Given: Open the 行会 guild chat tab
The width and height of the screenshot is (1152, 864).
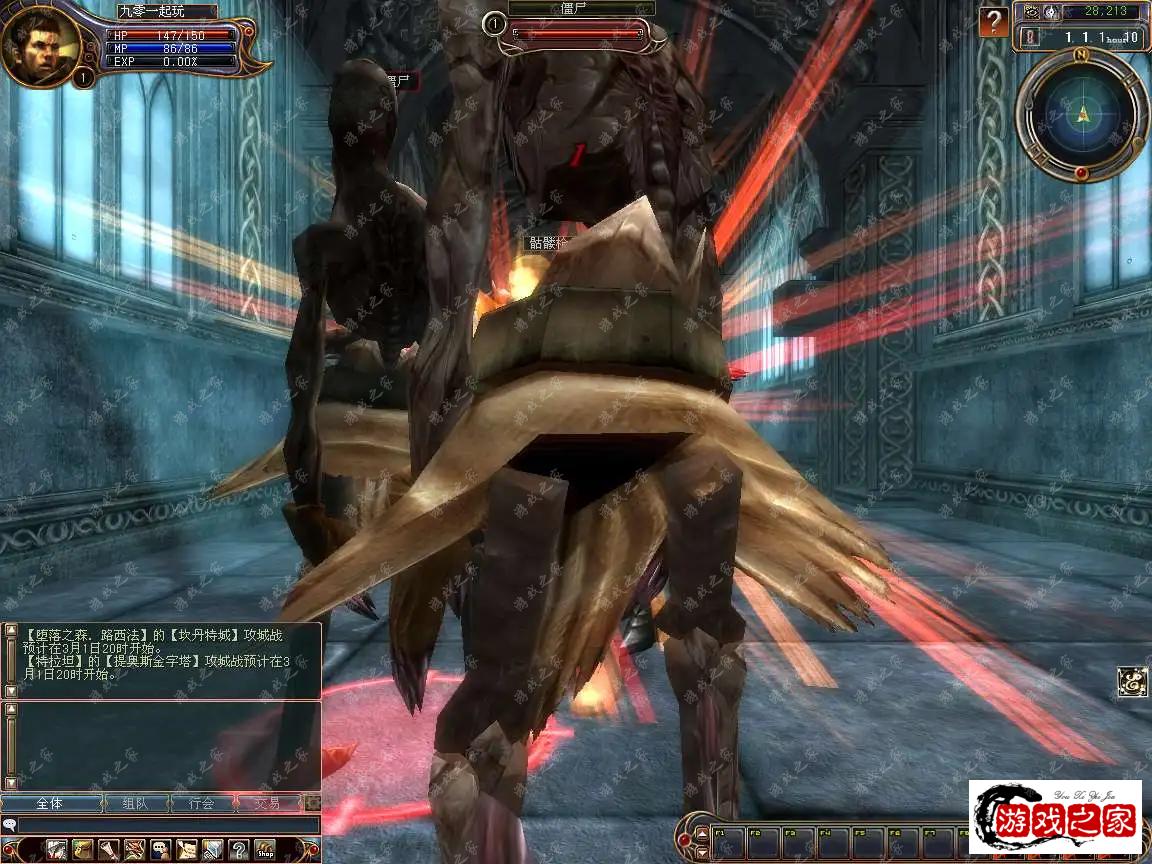Looking at the screenshot, I should click(201, 803).
